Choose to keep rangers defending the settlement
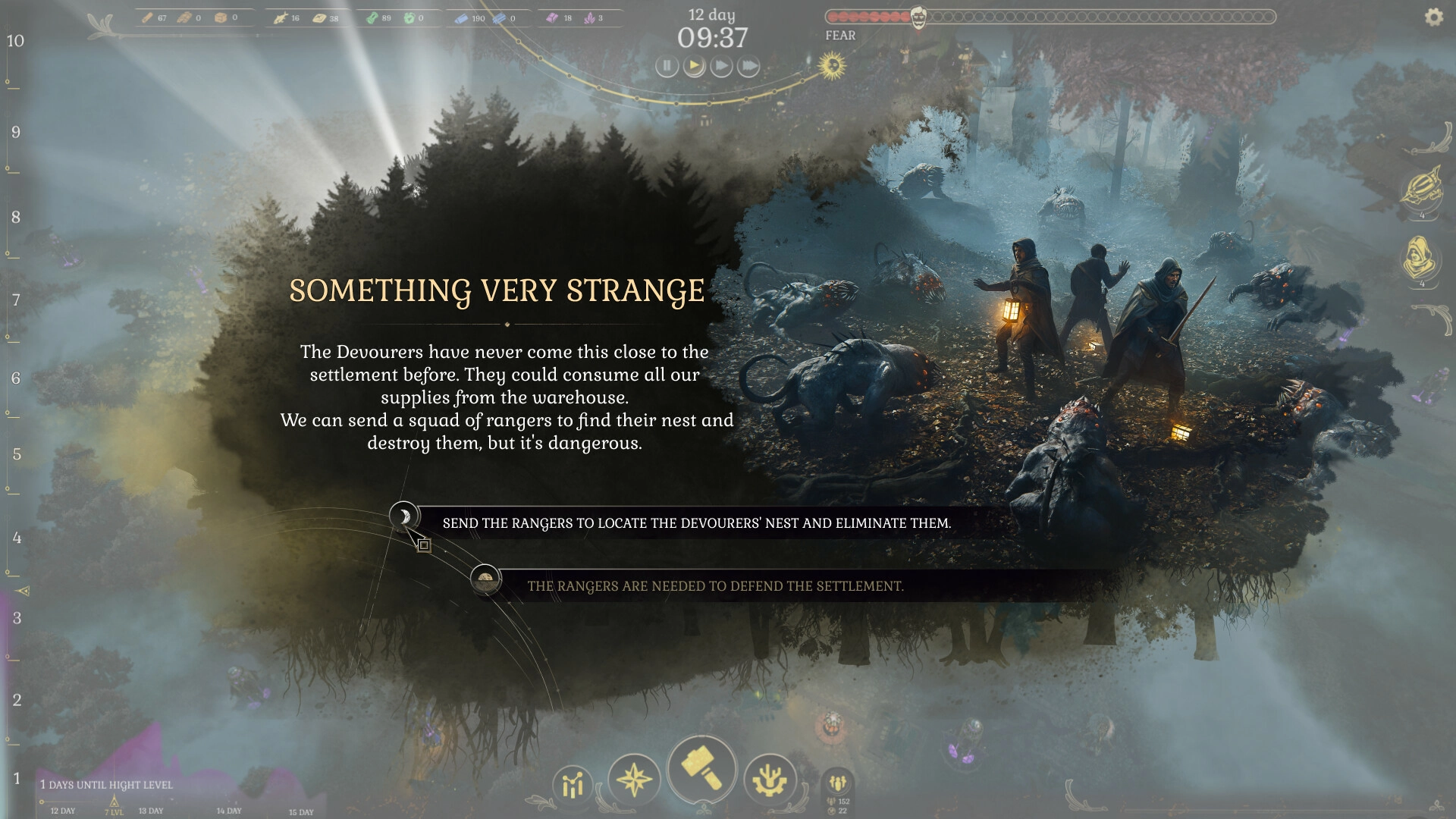 click(x=715, y=586)
